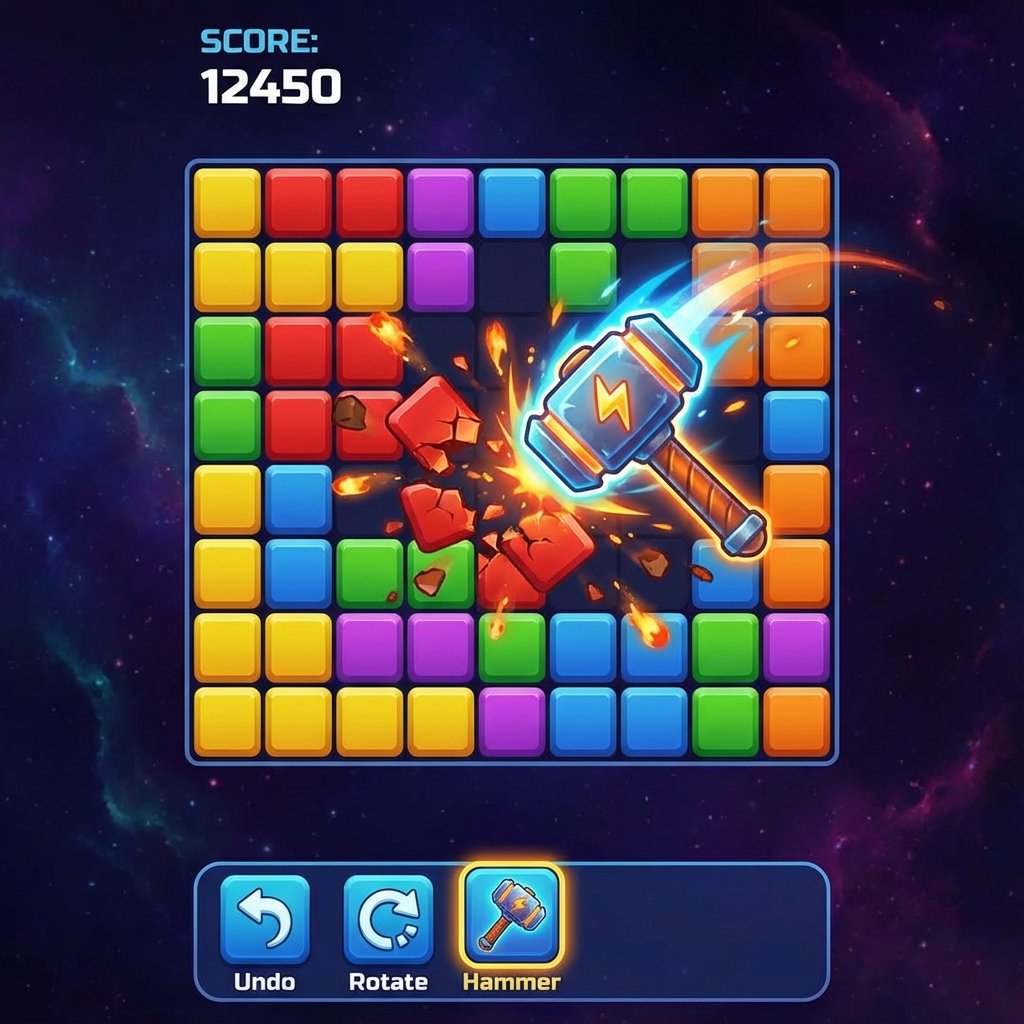Activate the Rotate power-up
Image resolution: width=1024 pixels, height=1024 pixels.
[388, 919]
